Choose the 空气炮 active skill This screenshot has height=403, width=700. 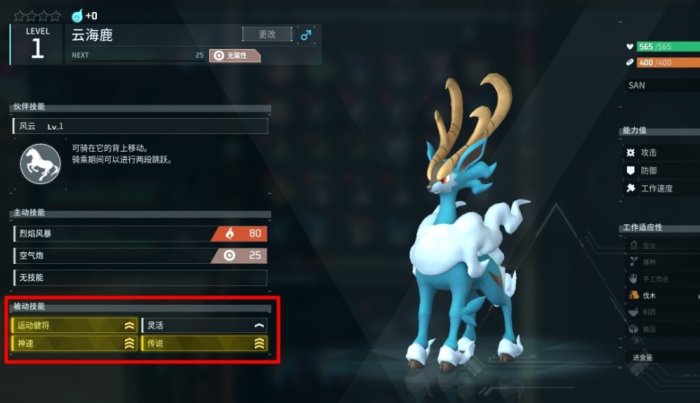(x=140, y=255)
